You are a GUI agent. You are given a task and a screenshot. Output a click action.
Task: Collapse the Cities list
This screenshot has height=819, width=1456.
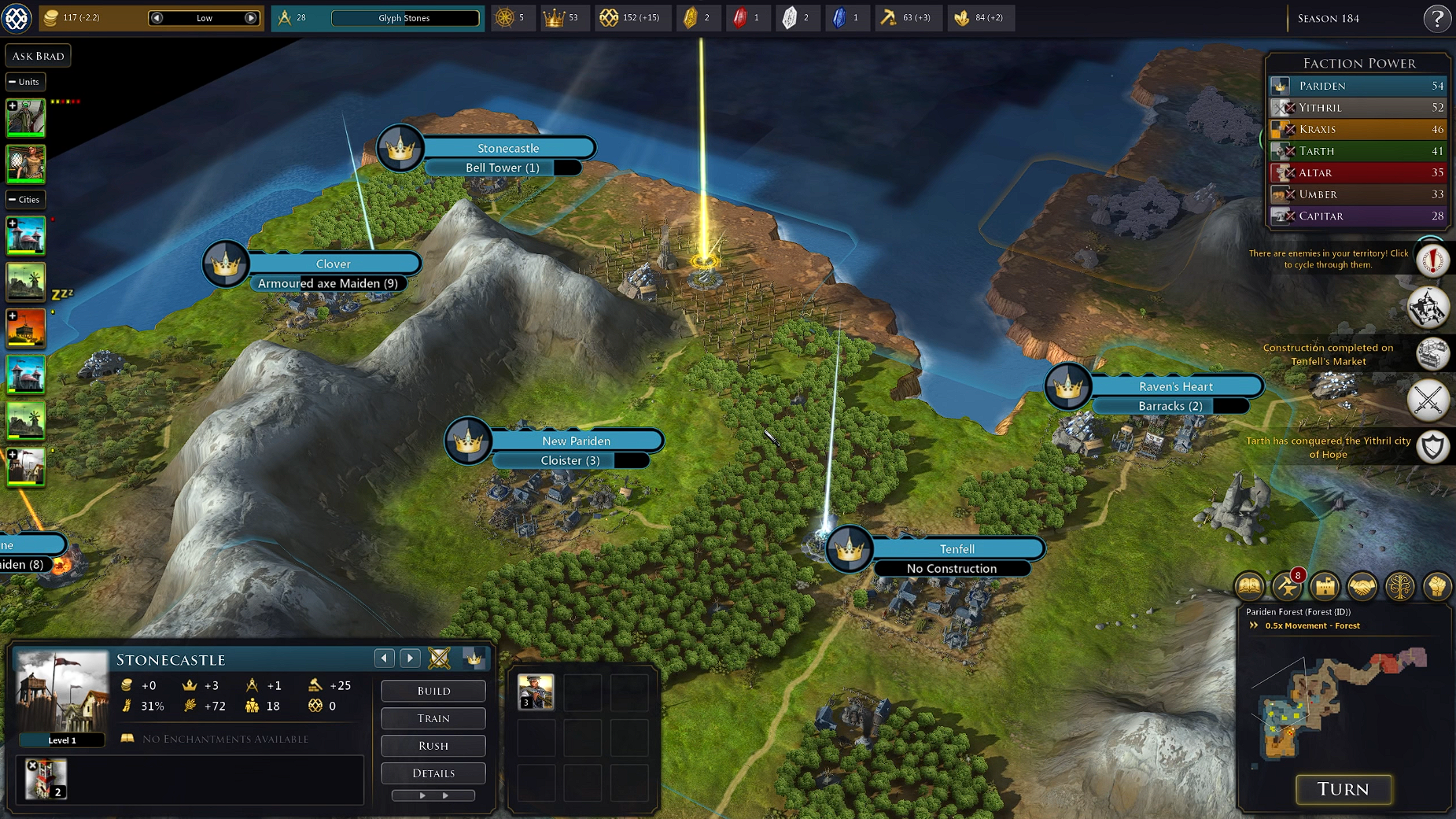(x=13, y=200)
